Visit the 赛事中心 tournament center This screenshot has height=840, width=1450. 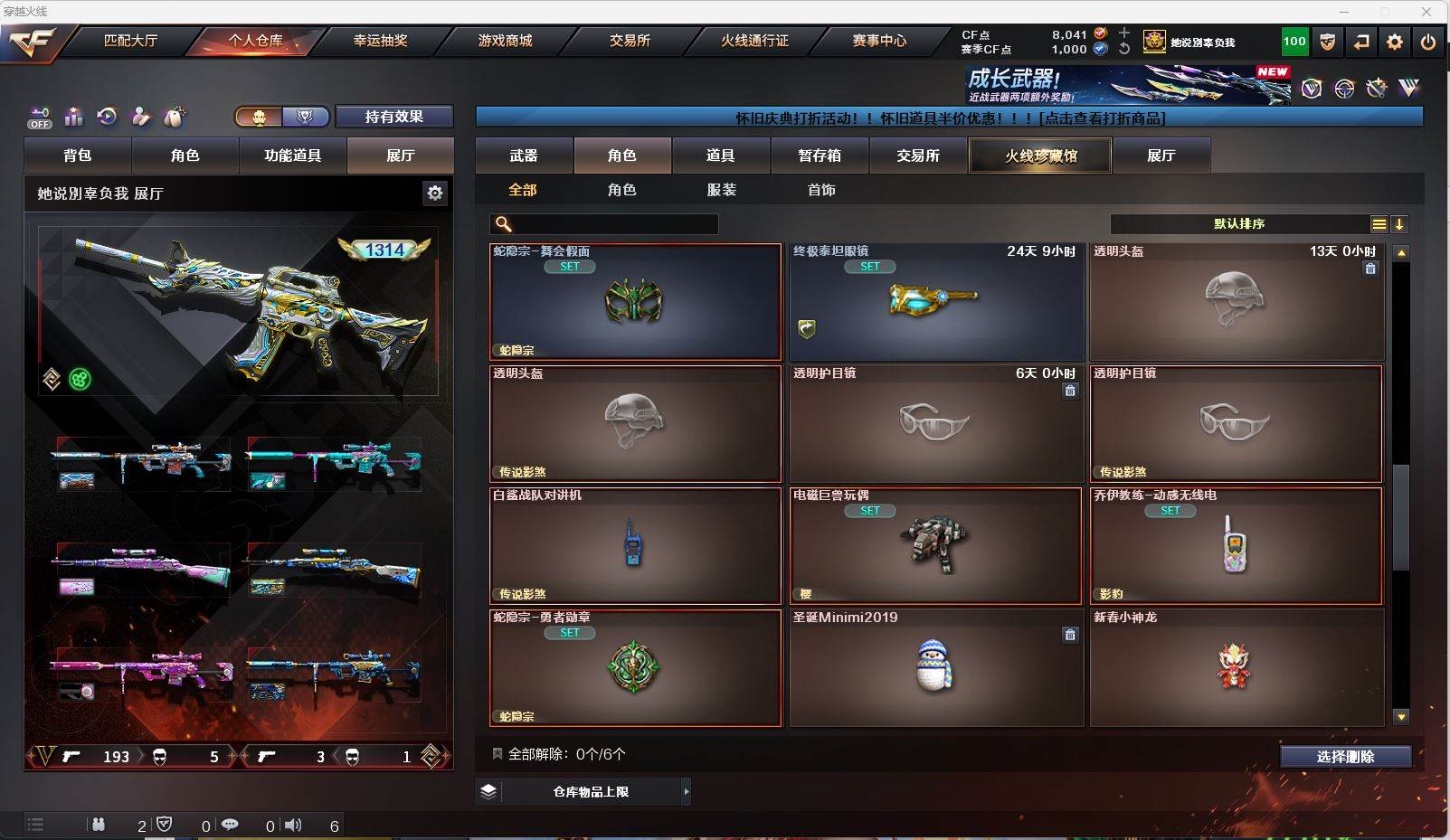878,41
